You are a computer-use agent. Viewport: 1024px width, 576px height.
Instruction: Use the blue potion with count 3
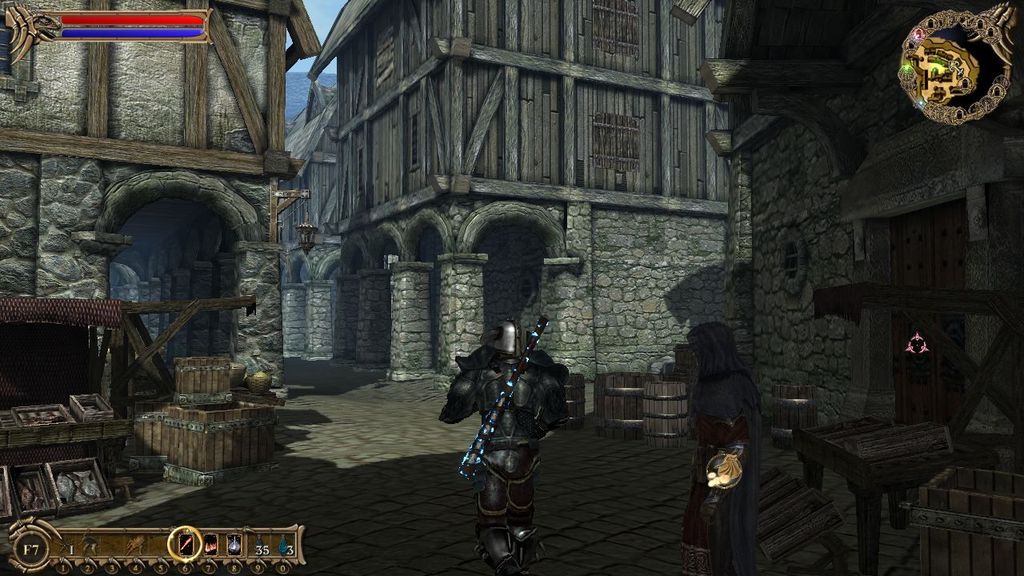tap(285, 545)
